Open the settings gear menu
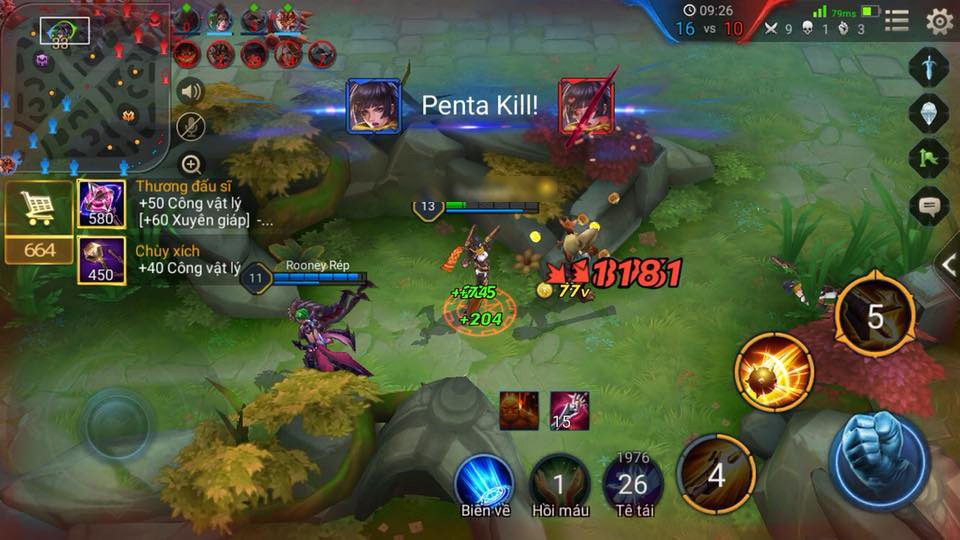 pyautogui.click(x=938, y=20)
